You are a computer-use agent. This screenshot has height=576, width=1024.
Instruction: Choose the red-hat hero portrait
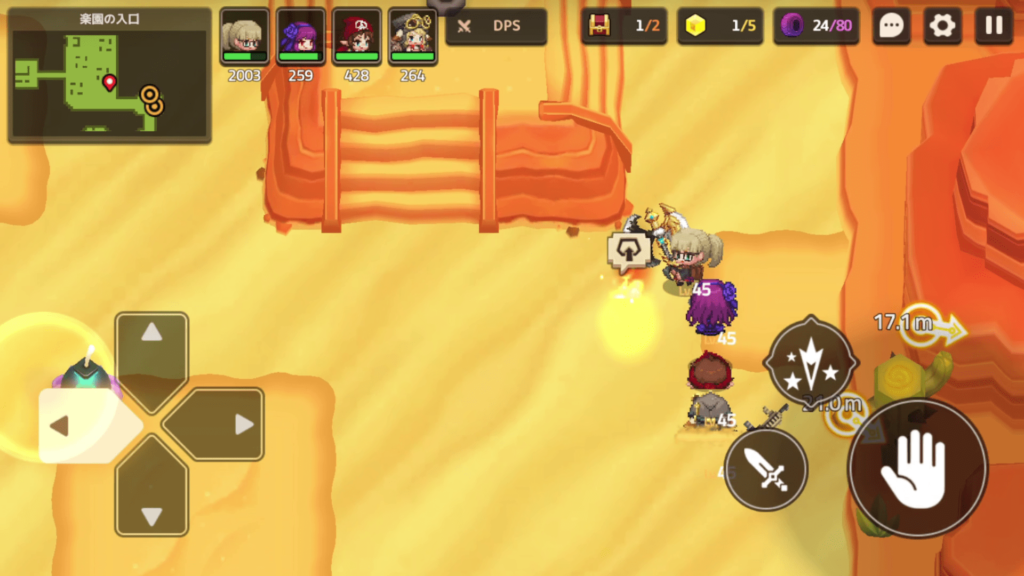(356, 38)
